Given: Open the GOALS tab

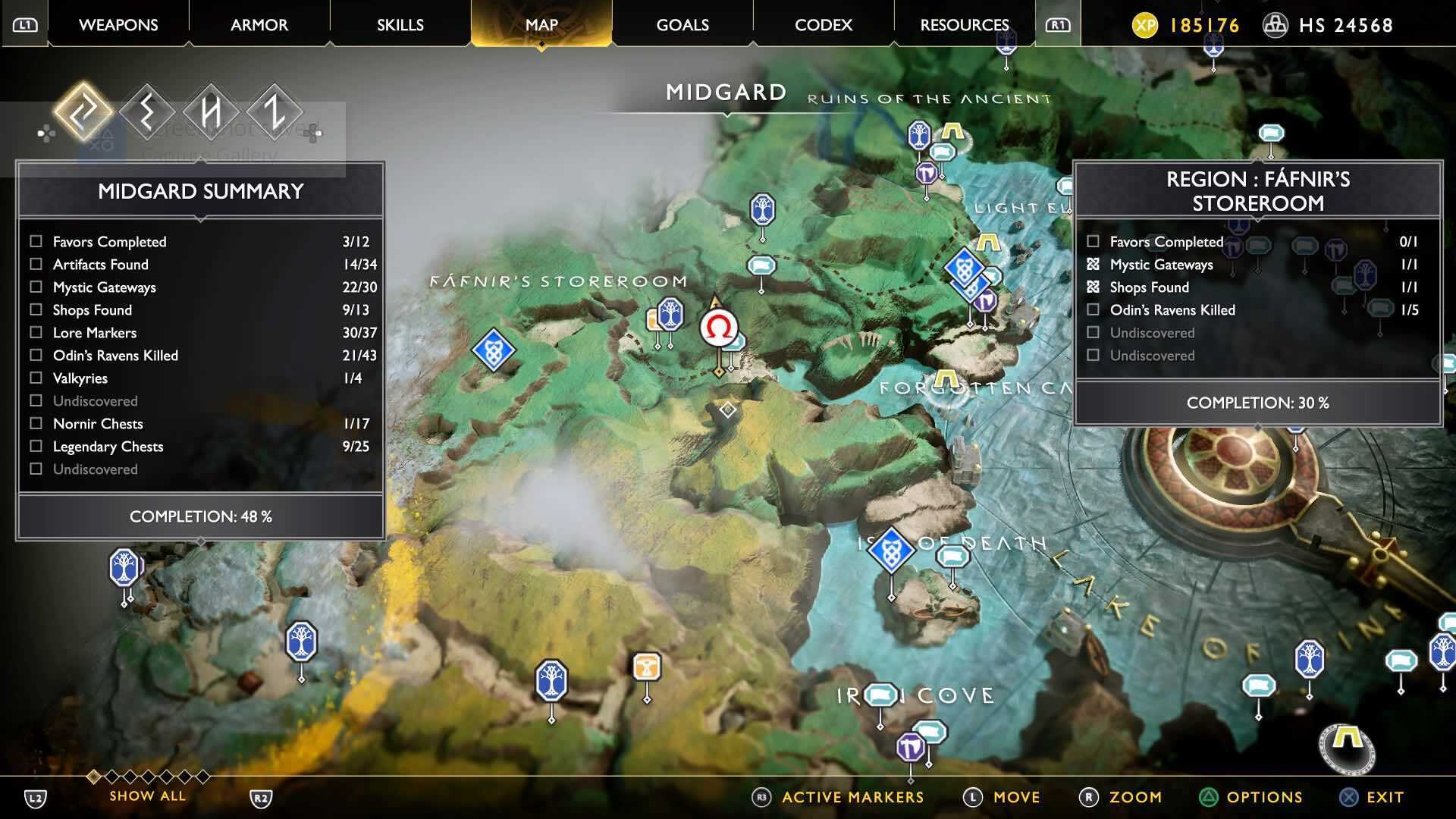Looking at the screenshot, I should [681, 24].
